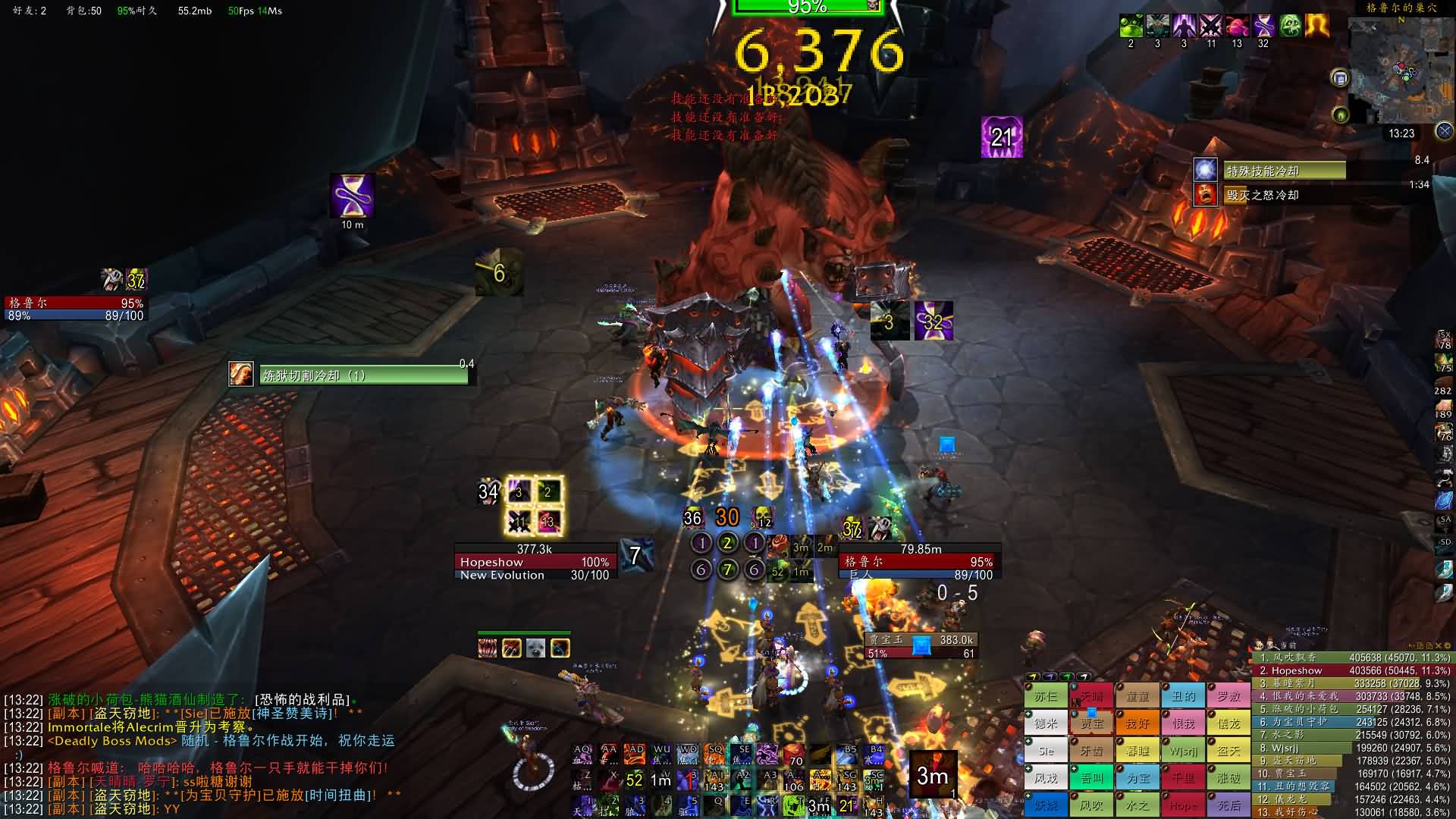Image resolution: width=1456 pixels, height=819 pixels.
Task: Select the blue 丑的 raid frame
Action: pyautogui.click(x=1183, y=695)
